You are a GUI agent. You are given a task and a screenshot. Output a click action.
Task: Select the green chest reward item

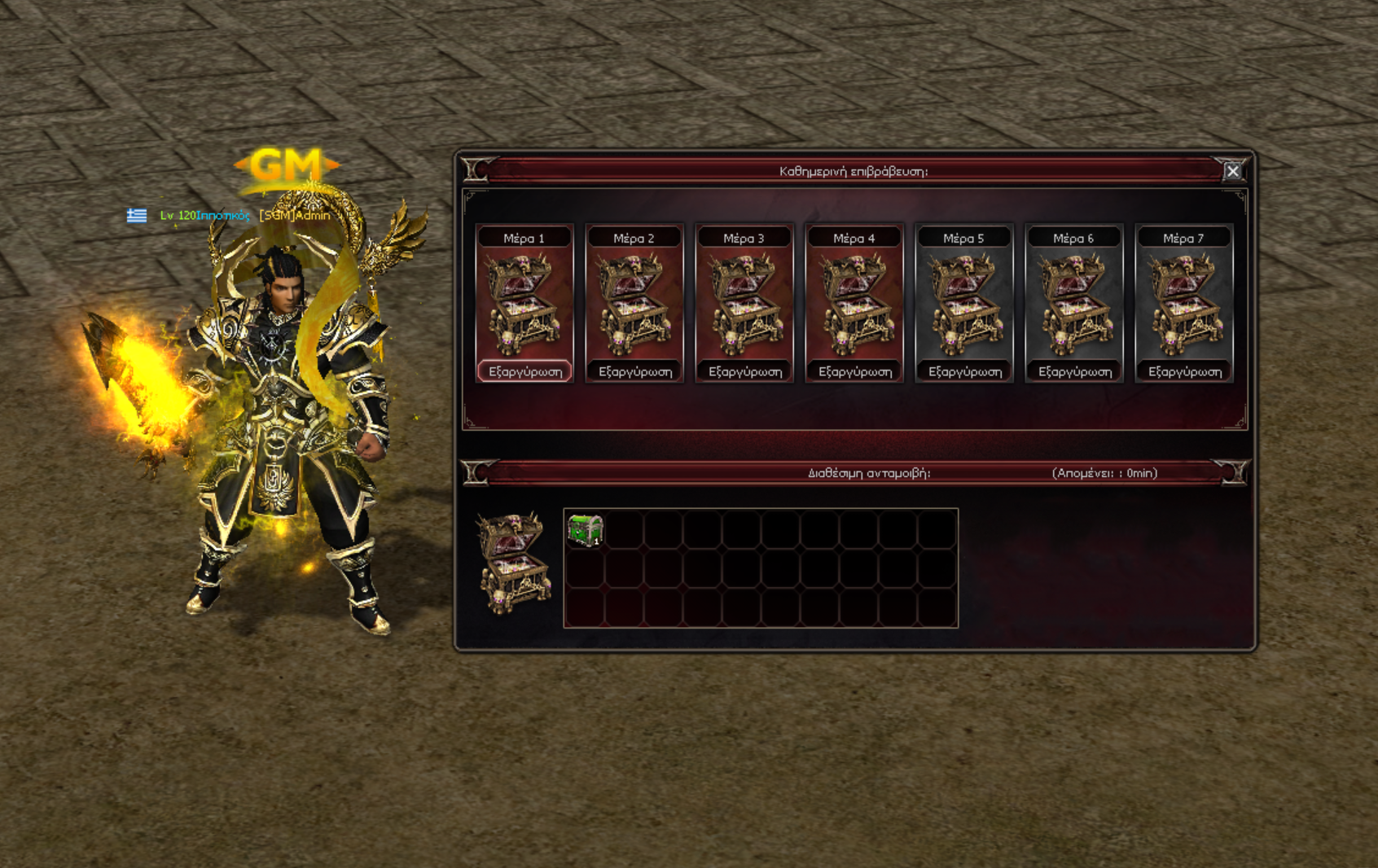pos(585,530)
